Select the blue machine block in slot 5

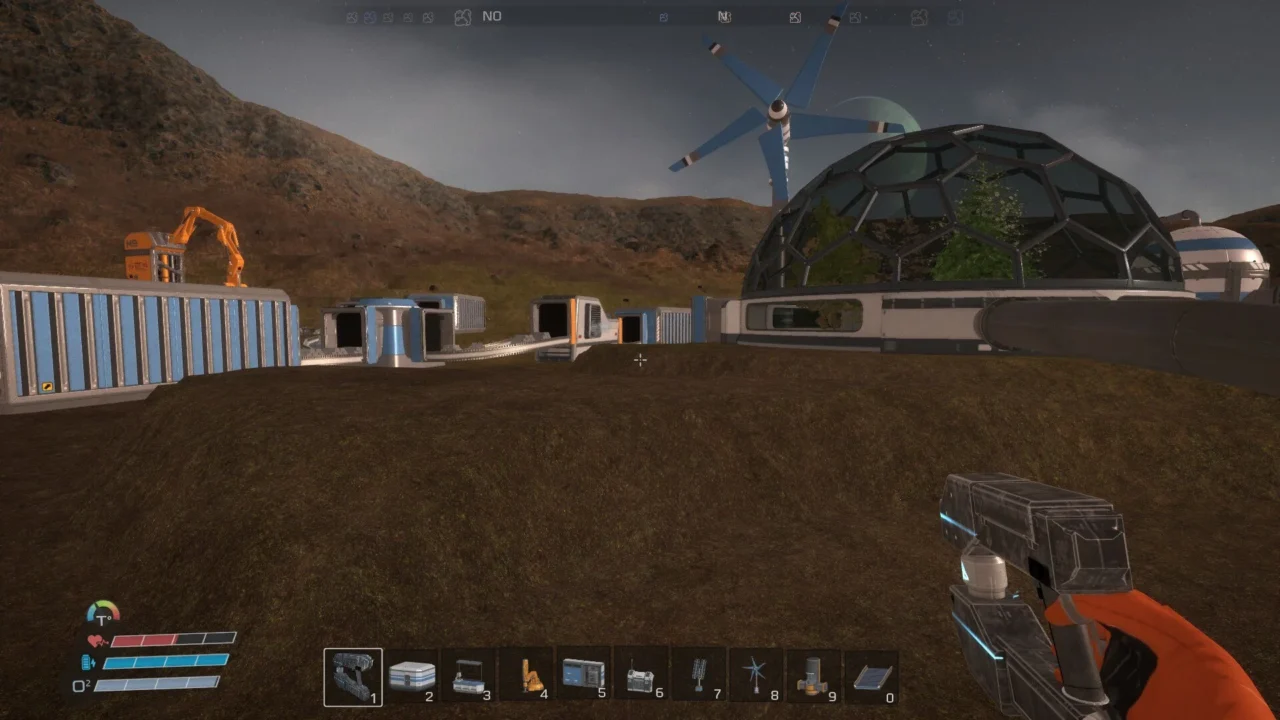tap(583, 677)
